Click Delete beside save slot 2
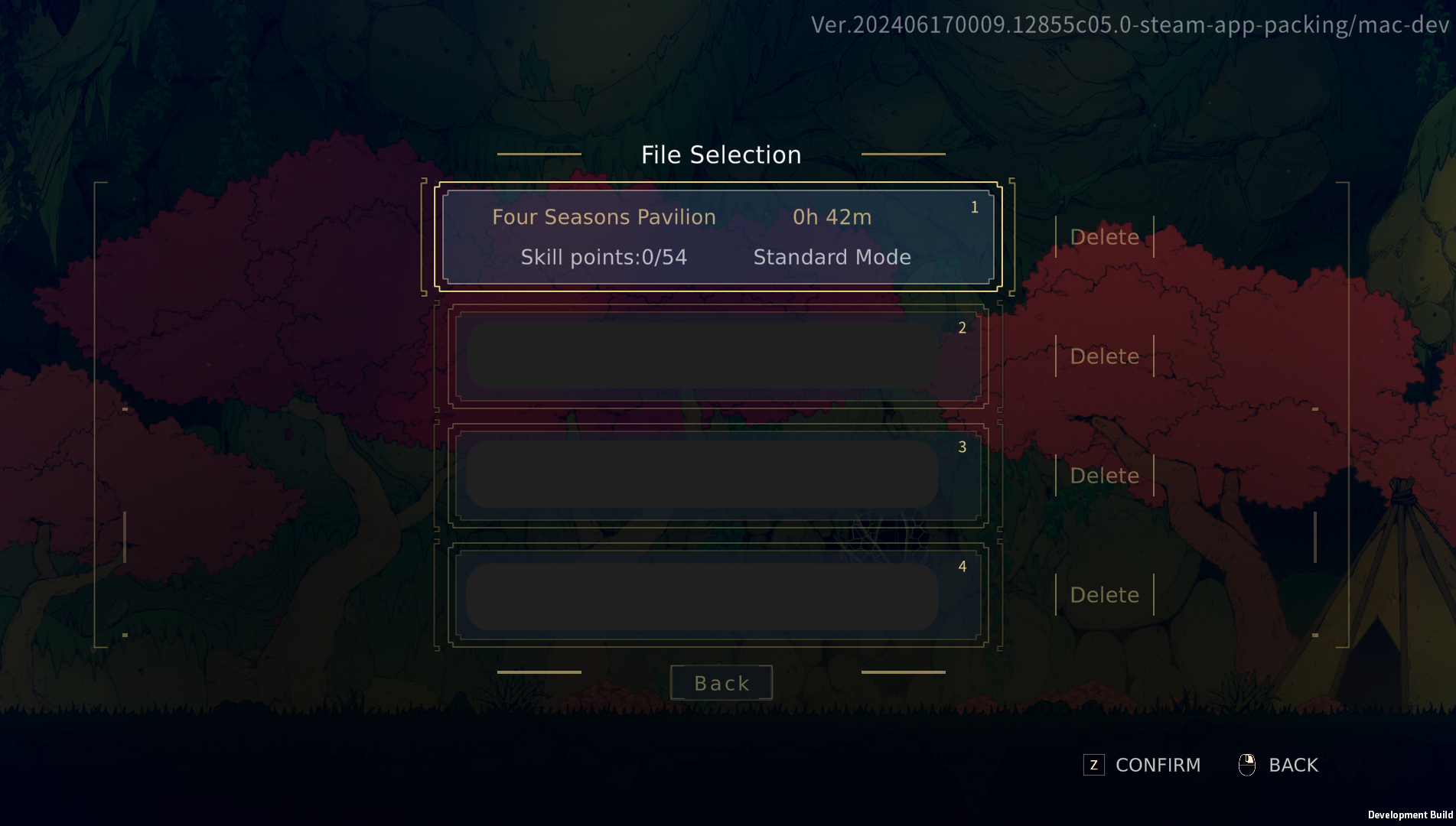Viewport: 1456px width, 826px height. click(x=1104, y=356)
